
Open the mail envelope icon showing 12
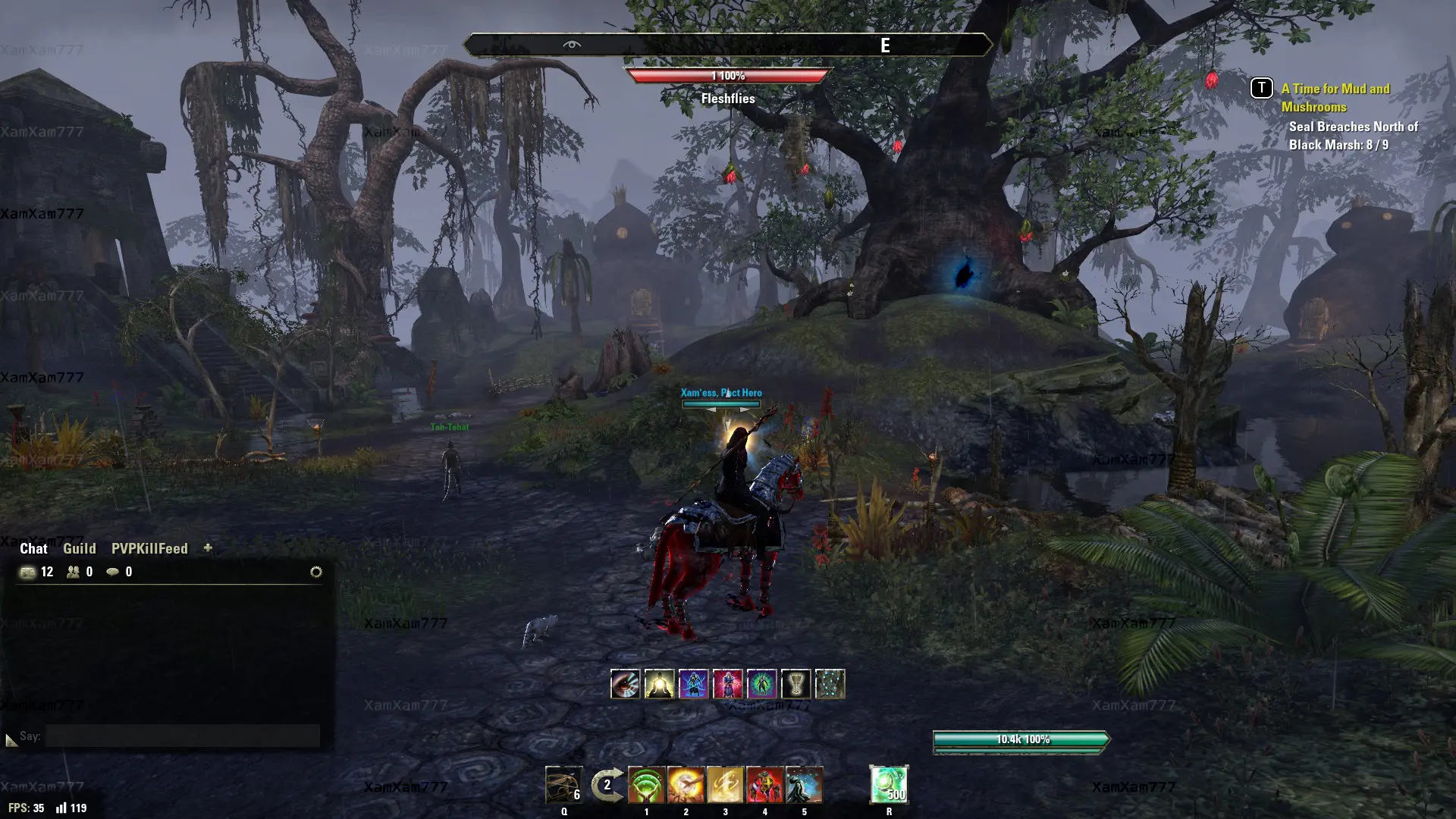(x=28, y=572)
